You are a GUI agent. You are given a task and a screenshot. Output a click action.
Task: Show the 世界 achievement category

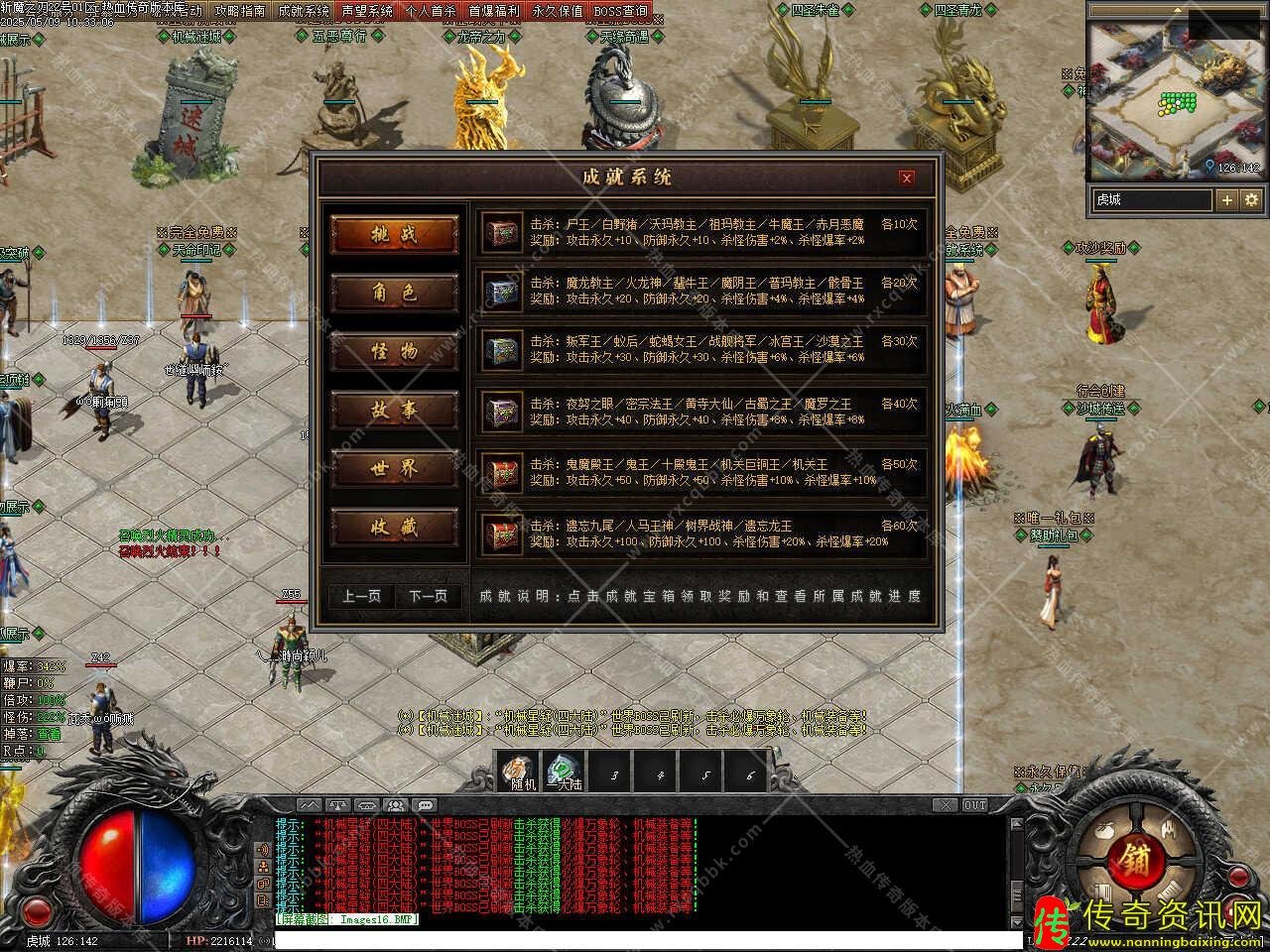[395, 469]
